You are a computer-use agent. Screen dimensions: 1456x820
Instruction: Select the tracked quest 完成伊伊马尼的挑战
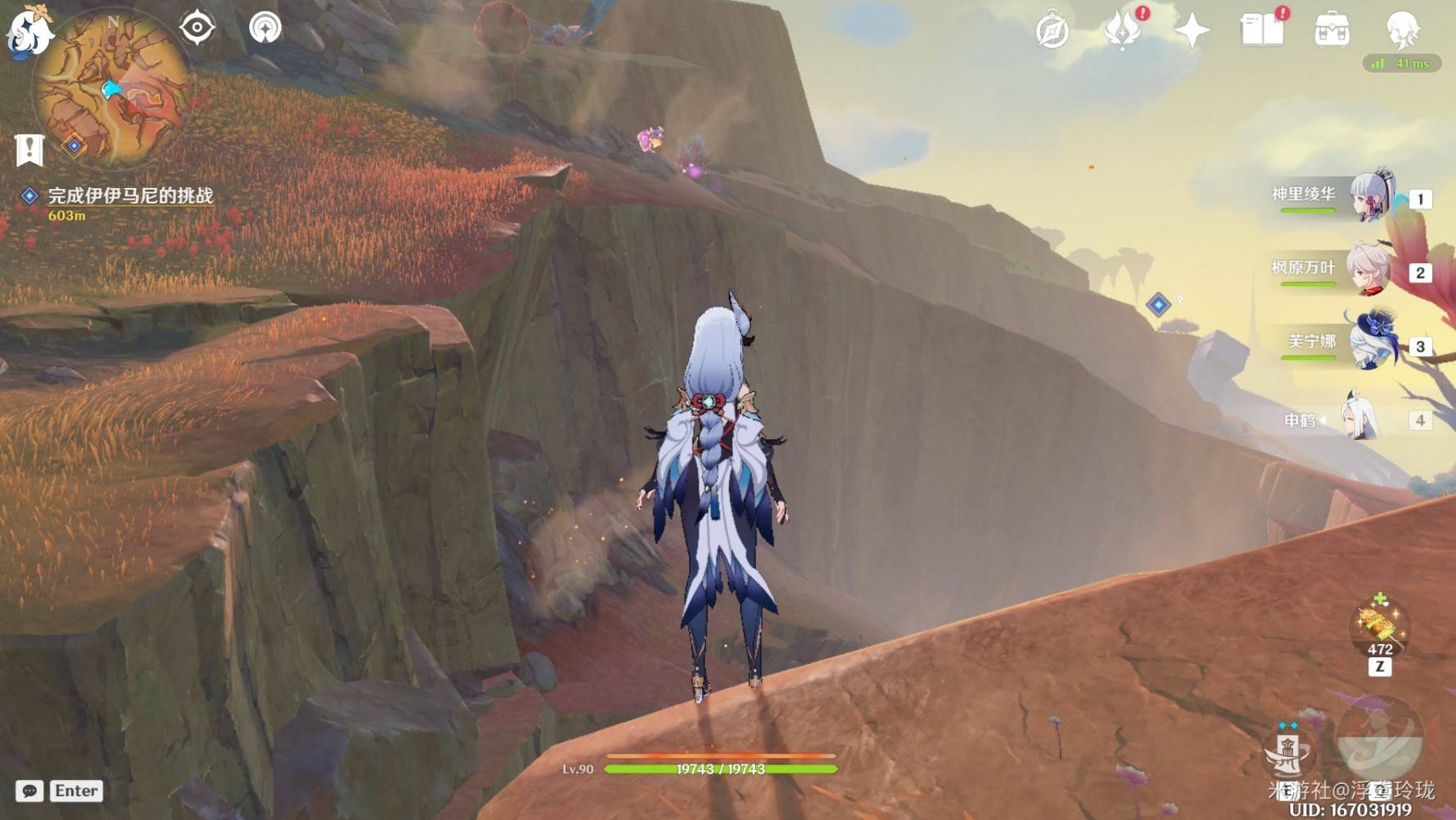[130, 196]
